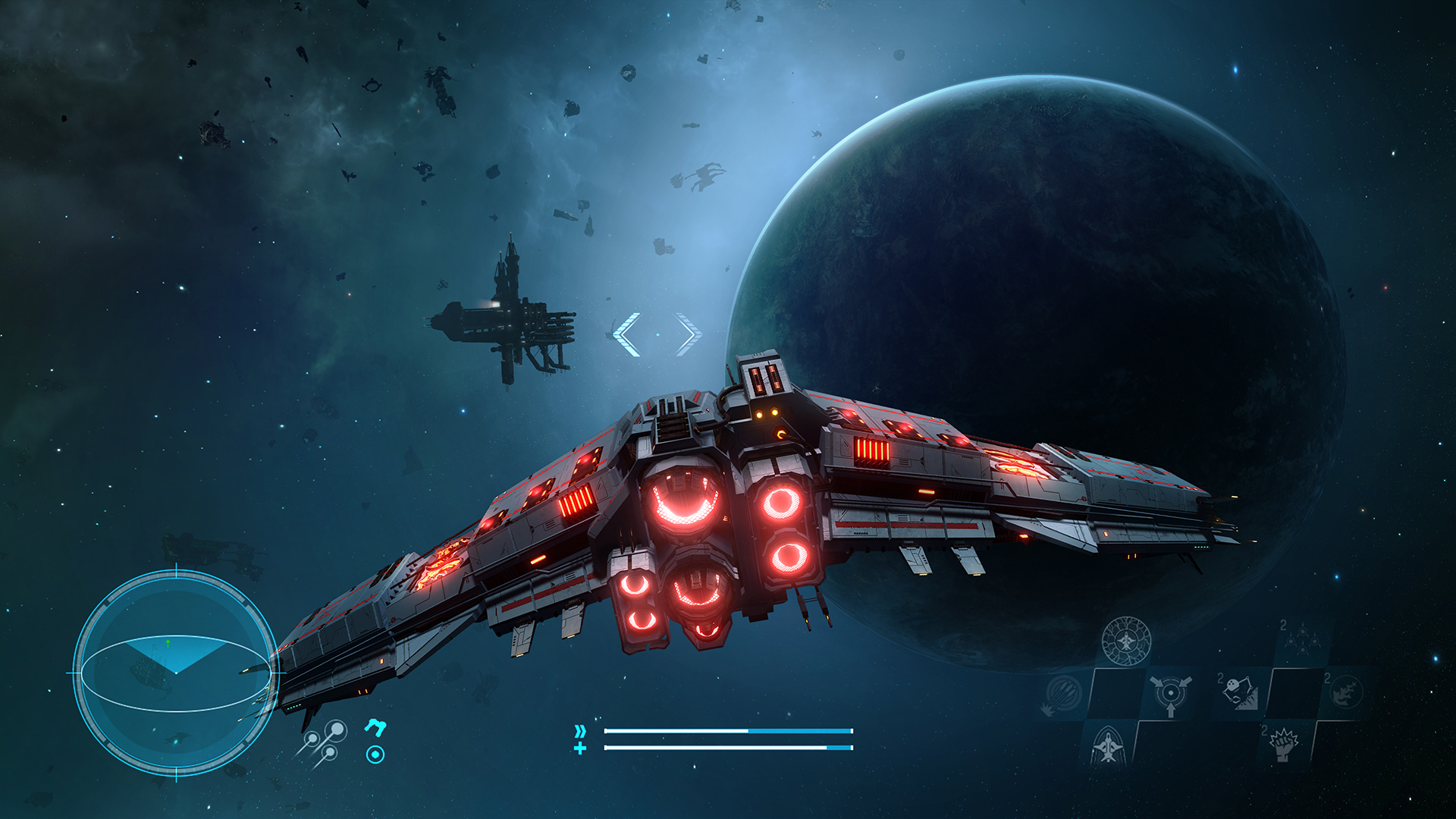The width and height of the screenshot is (1456, 819).
Task: Select the circular debris-field ability icon
Action: (1348, 693)
